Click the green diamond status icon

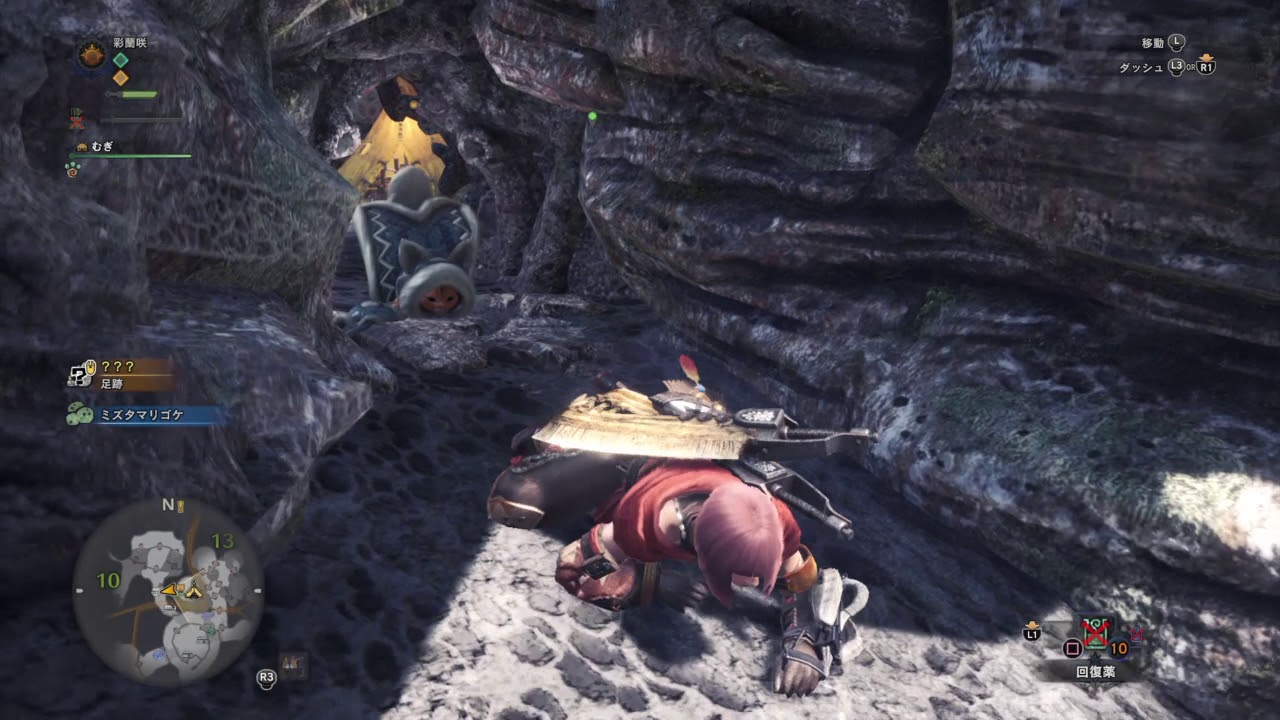point(120,60)
